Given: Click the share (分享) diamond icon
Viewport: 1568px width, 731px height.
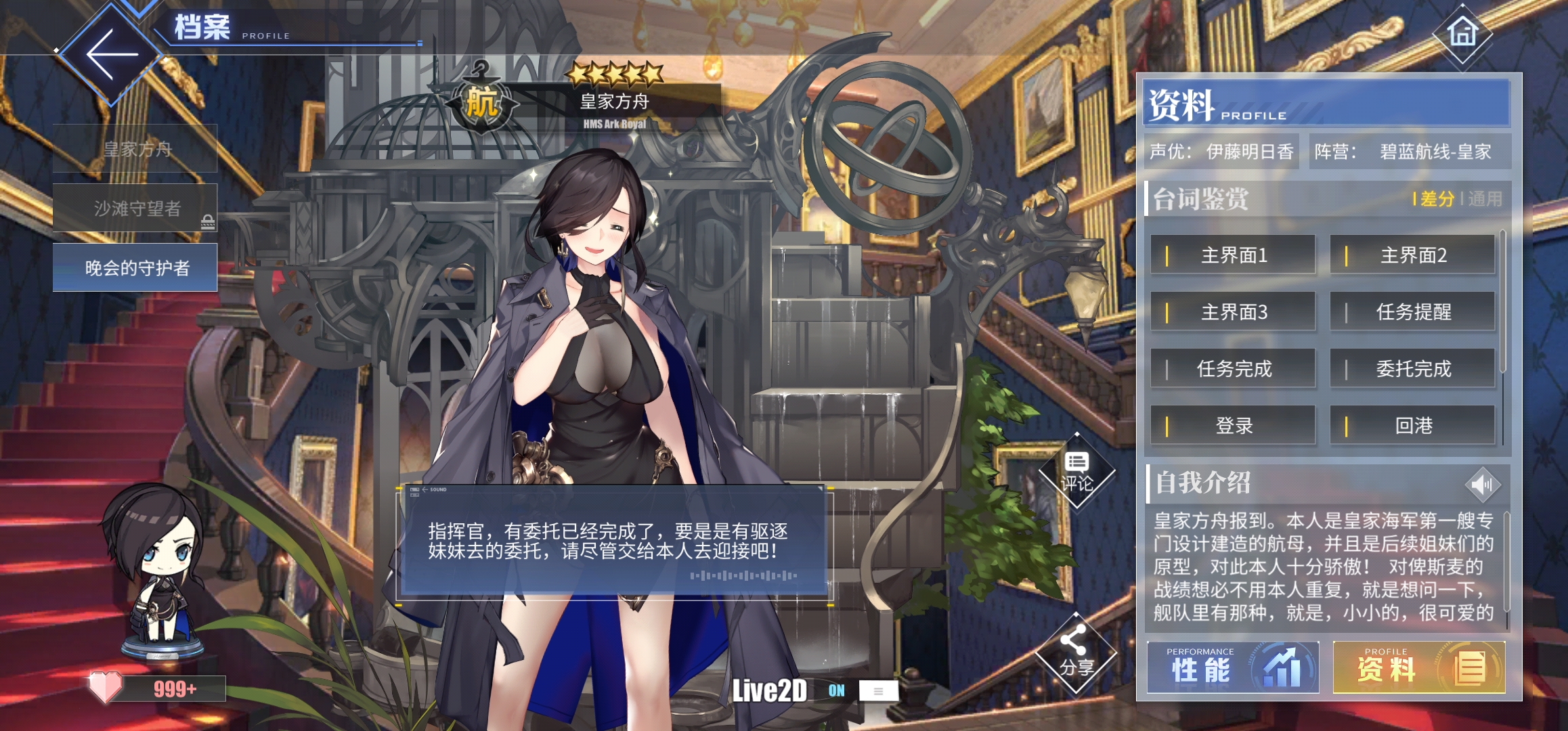Looking at the screenshot, I should click(1078, 650).
